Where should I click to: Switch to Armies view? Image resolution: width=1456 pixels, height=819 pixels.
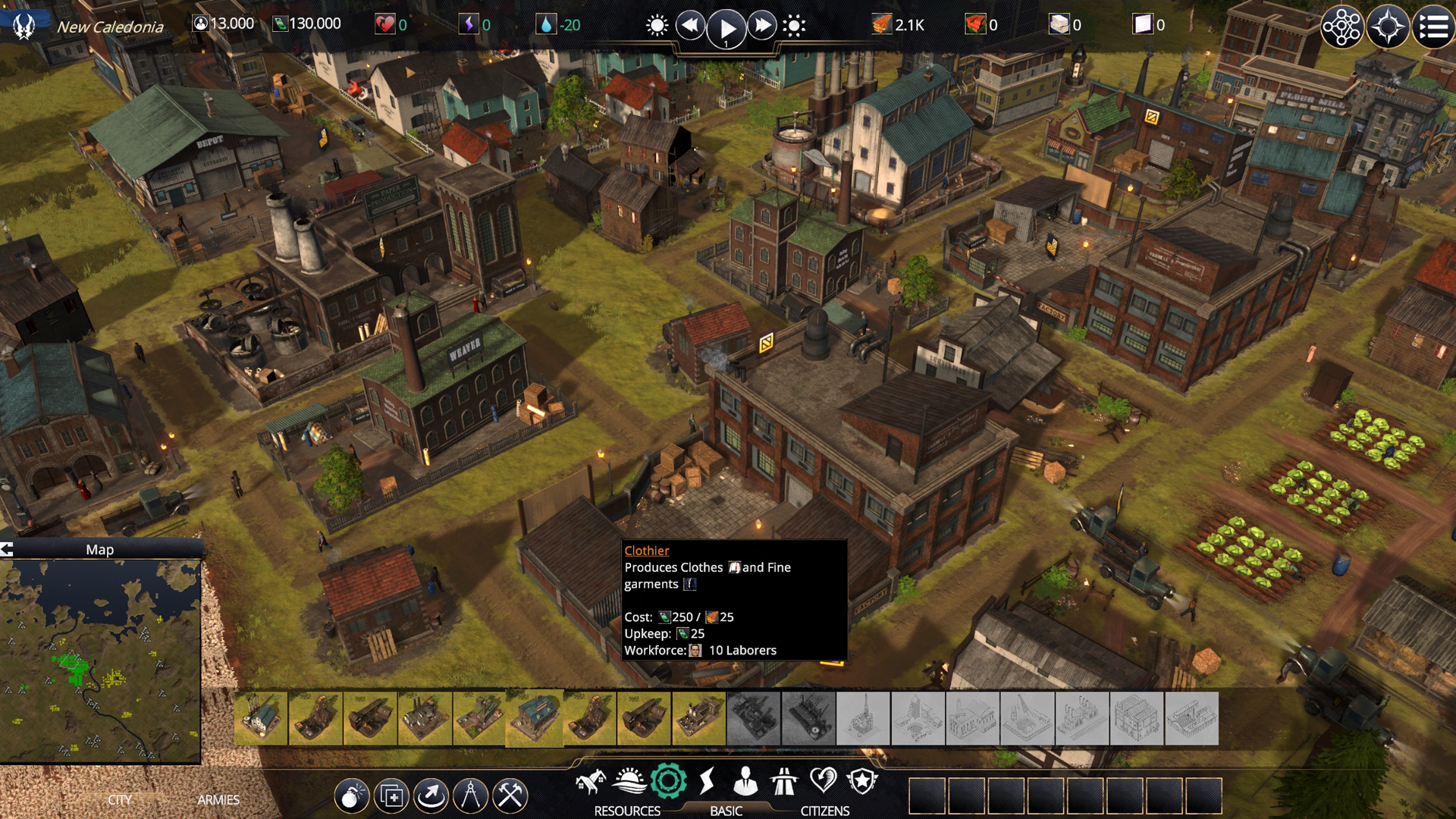click(218, 800)
